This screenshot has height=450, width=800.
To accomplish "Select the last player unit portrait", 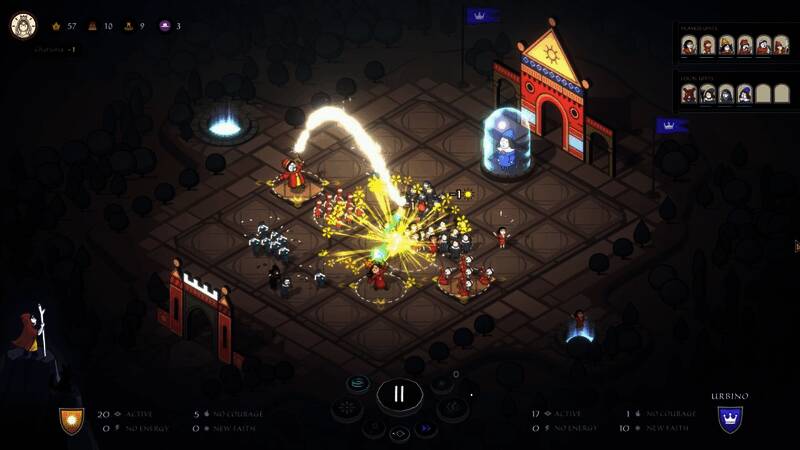I will (779, 46).
